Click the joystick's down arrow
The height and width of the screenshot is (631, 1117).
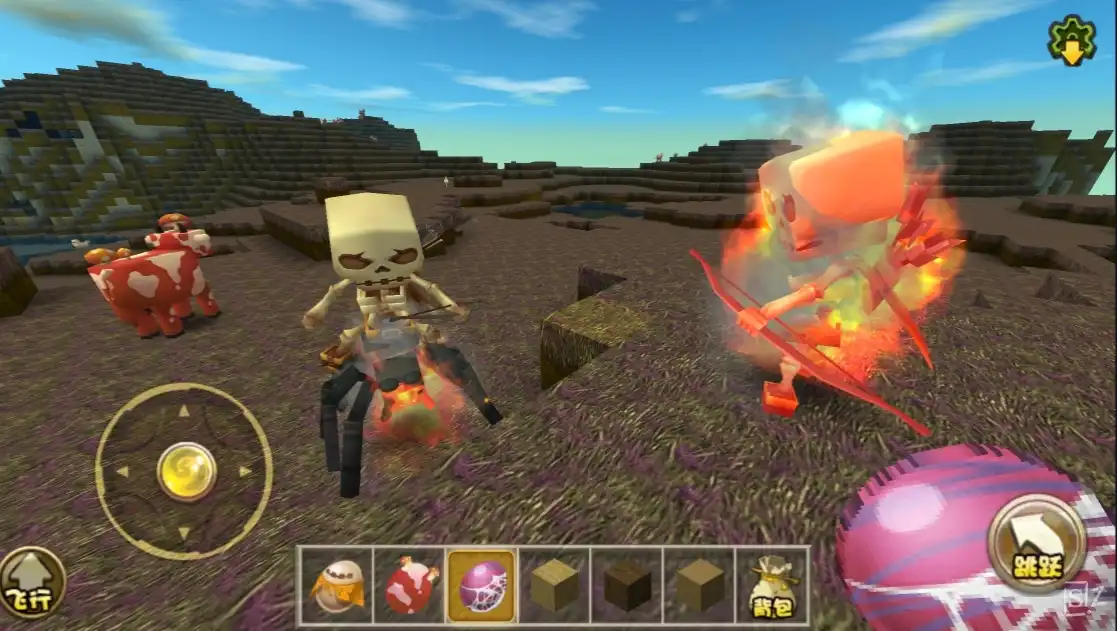tap(184, 533)
